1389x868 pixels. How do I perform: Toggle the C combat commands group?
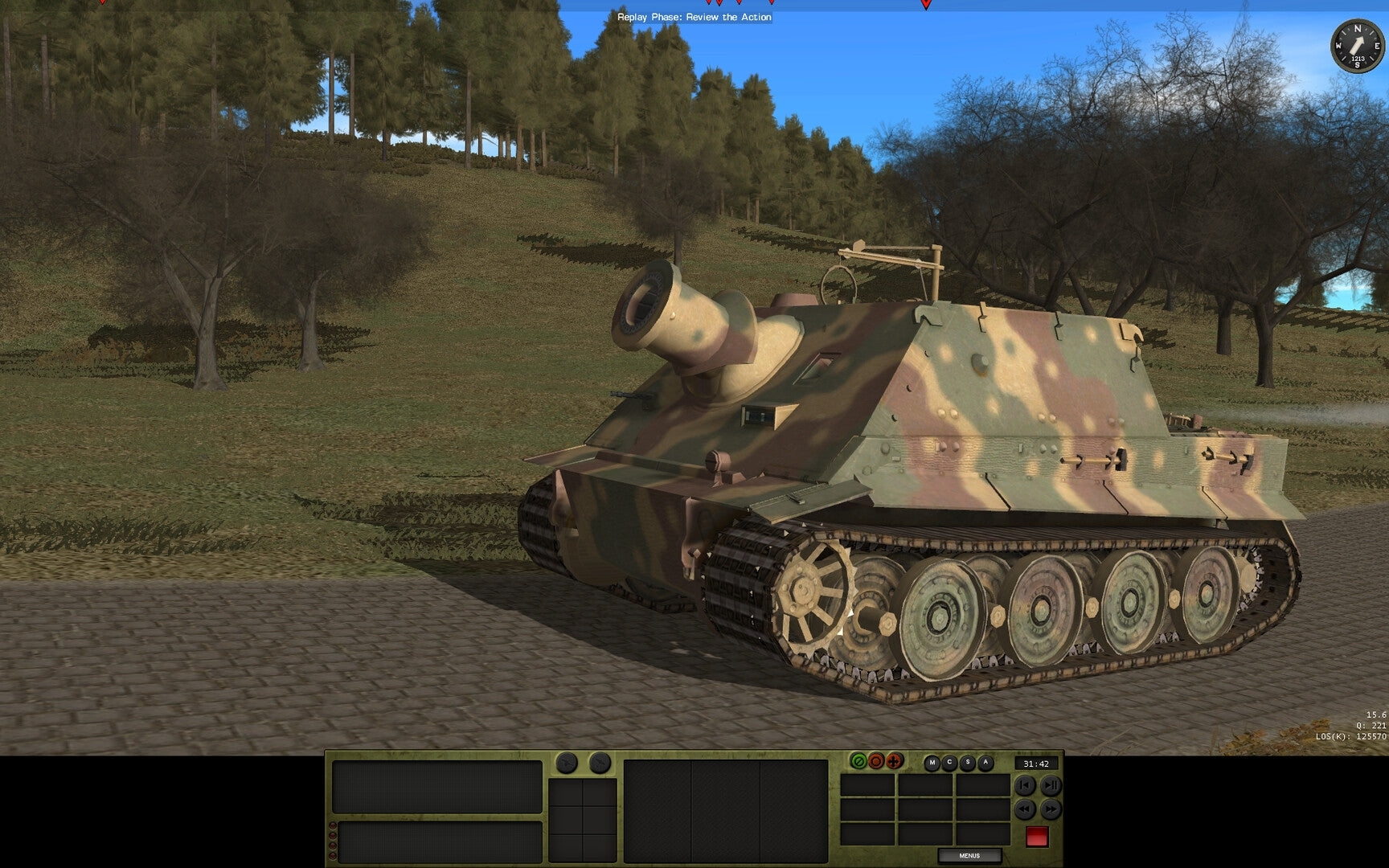950,762
